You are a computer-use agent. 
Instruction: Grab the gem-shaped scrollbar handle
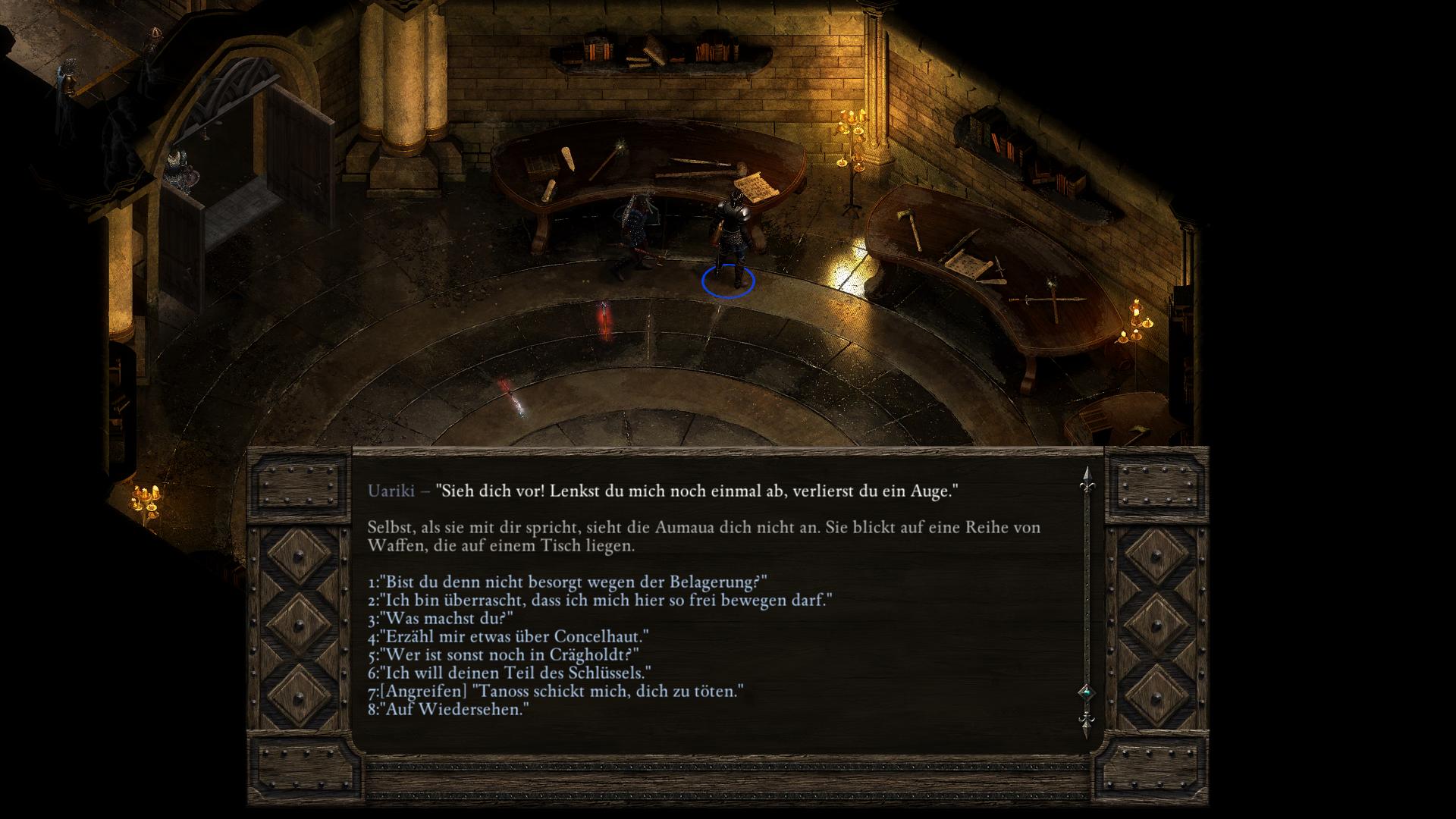(1086, 692)
